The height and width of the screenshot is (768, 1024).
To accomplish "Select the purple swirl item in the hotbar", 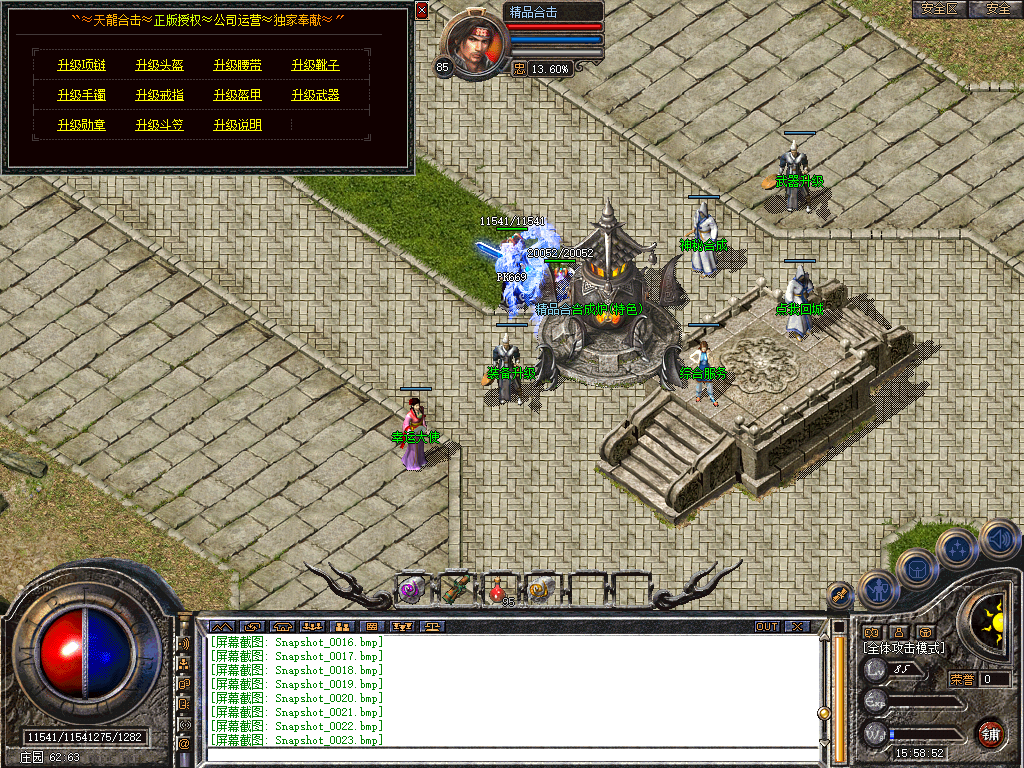I will pos(411,590).
